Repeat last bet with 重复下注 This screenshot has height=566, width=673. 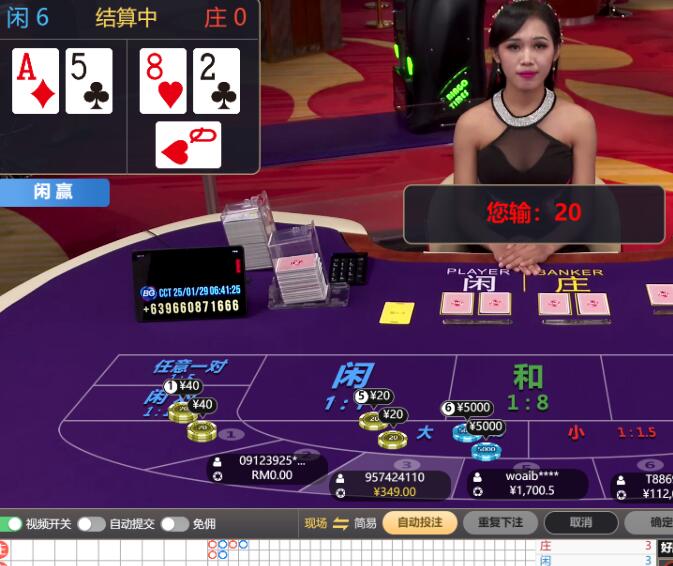click(500, 522)
